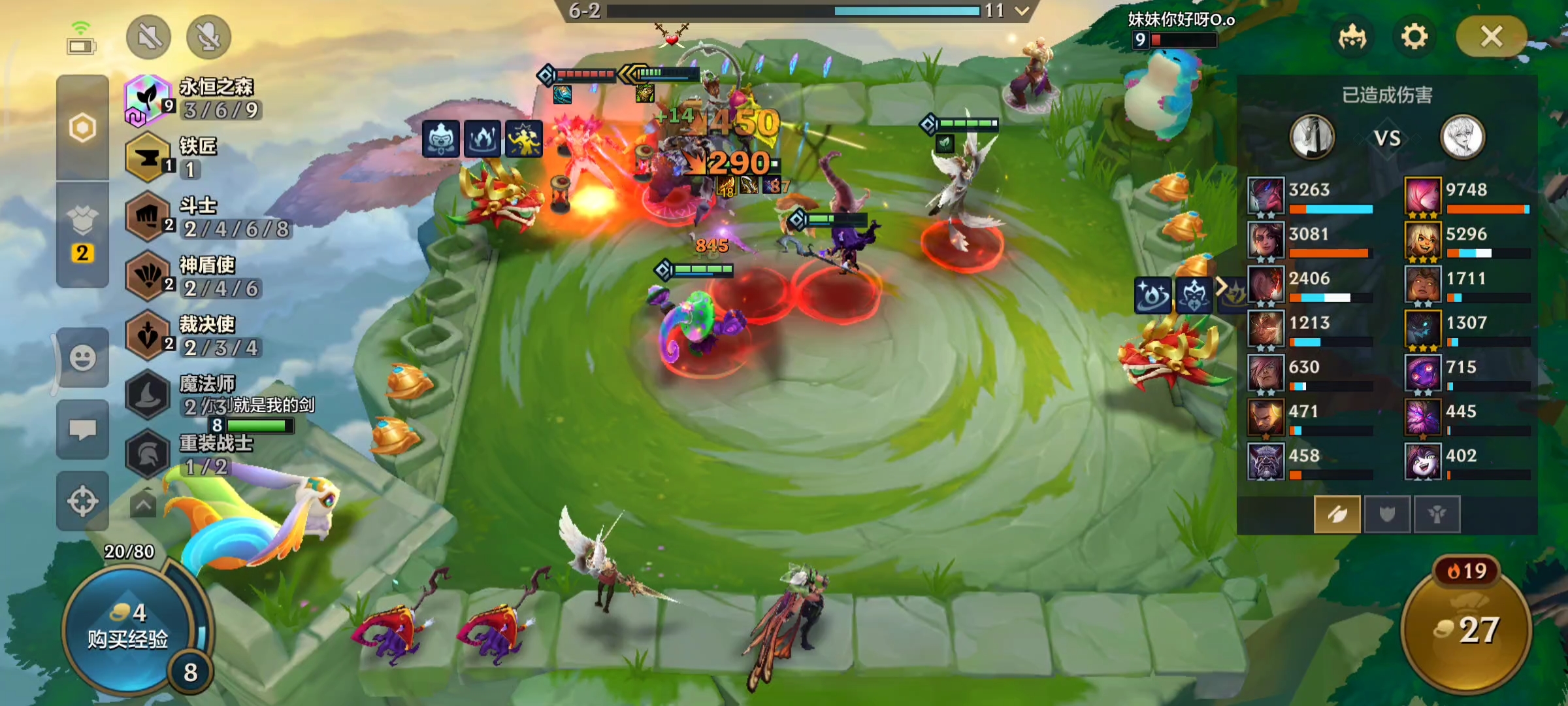The height and width of the screenshot is (706, 1568).
Task: Expand the stage 6-2 round dropdown arrow
Action: pyautogui.click(x=1022, y=11)
